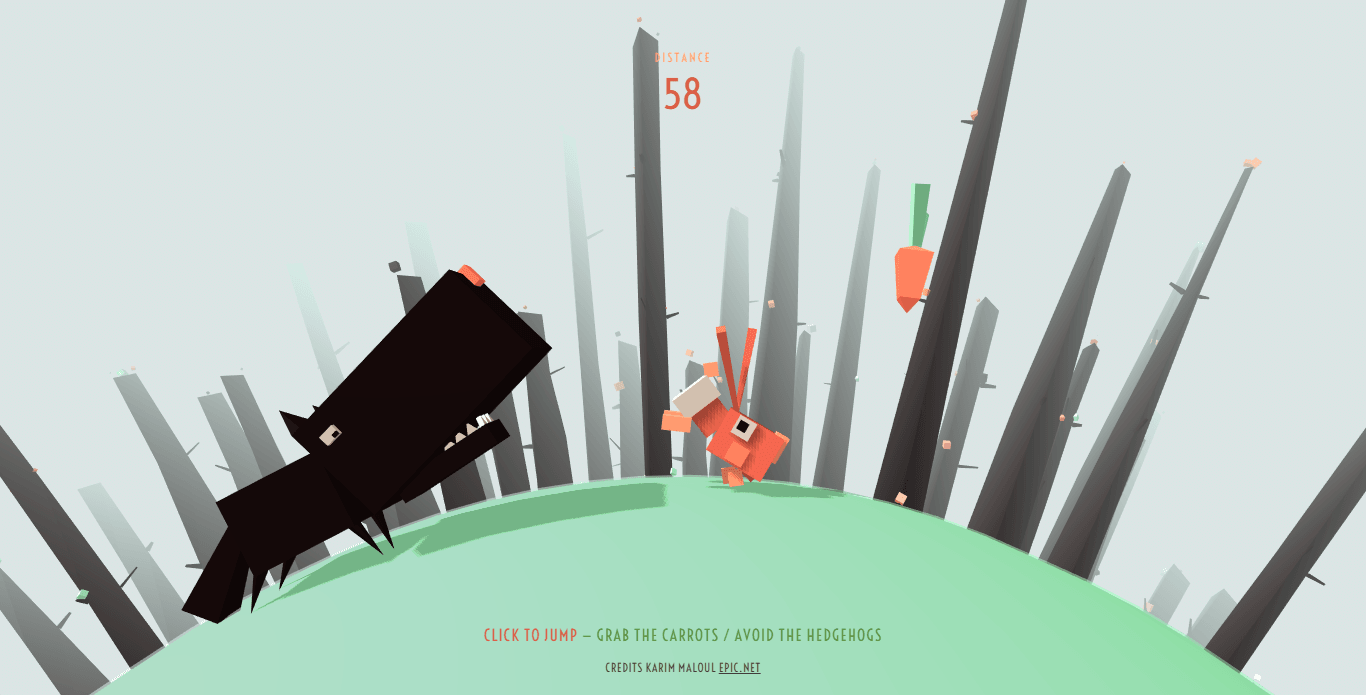This screenshot has width=1366, height=695.
Task: Open the EPIC.NET credits link
Action: [x=739, y=668]
